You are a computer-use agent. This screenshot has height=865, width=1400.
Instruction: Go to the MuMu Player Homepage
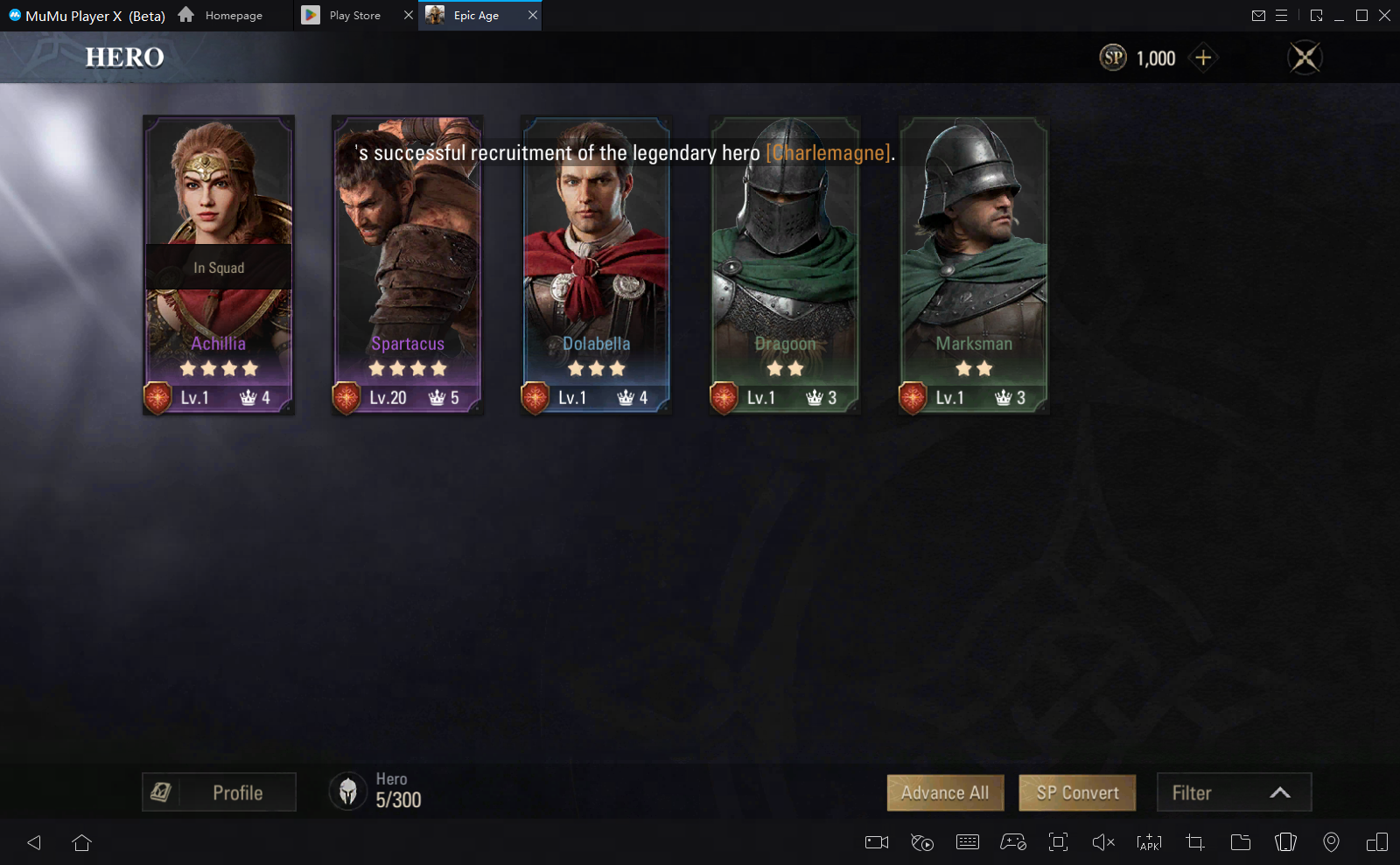(x=221, y=16)
